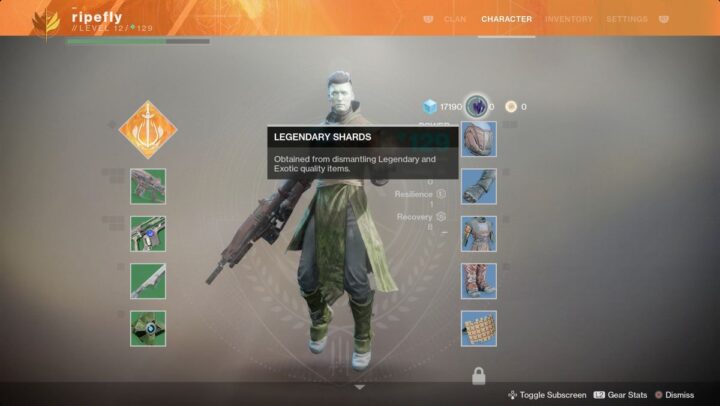Viewport: 720px width, 406px height.
Task: Select the helmet armor slot
Action: coord(478,140)
